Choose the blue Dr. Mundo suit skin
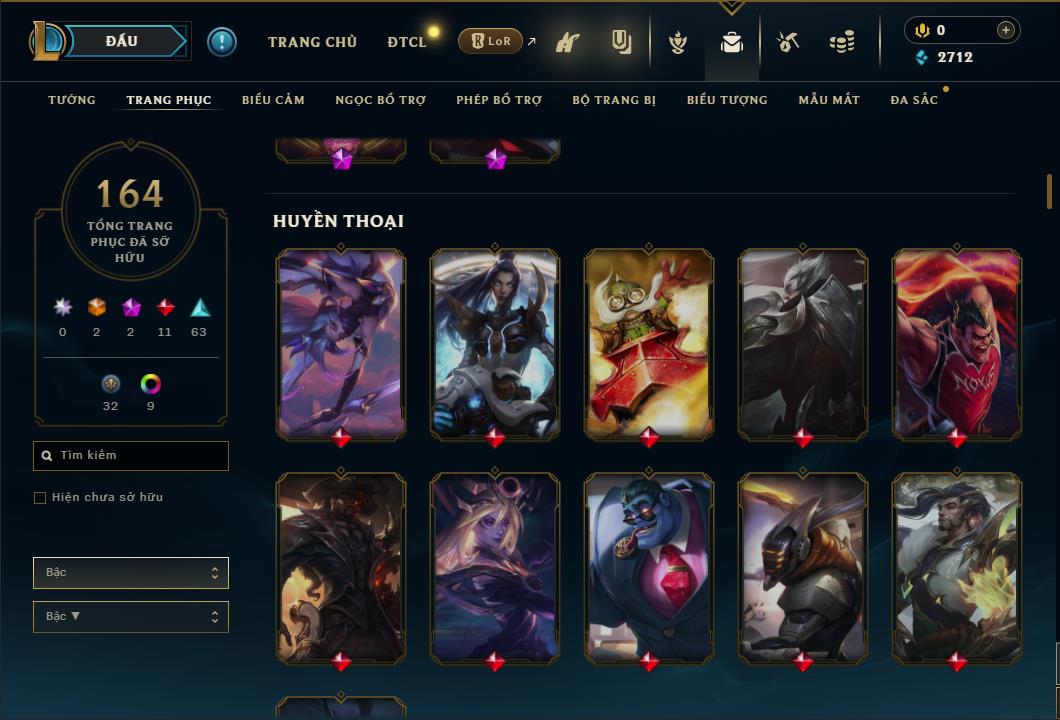Screen dimensions: 1060x720 (649, 566)
